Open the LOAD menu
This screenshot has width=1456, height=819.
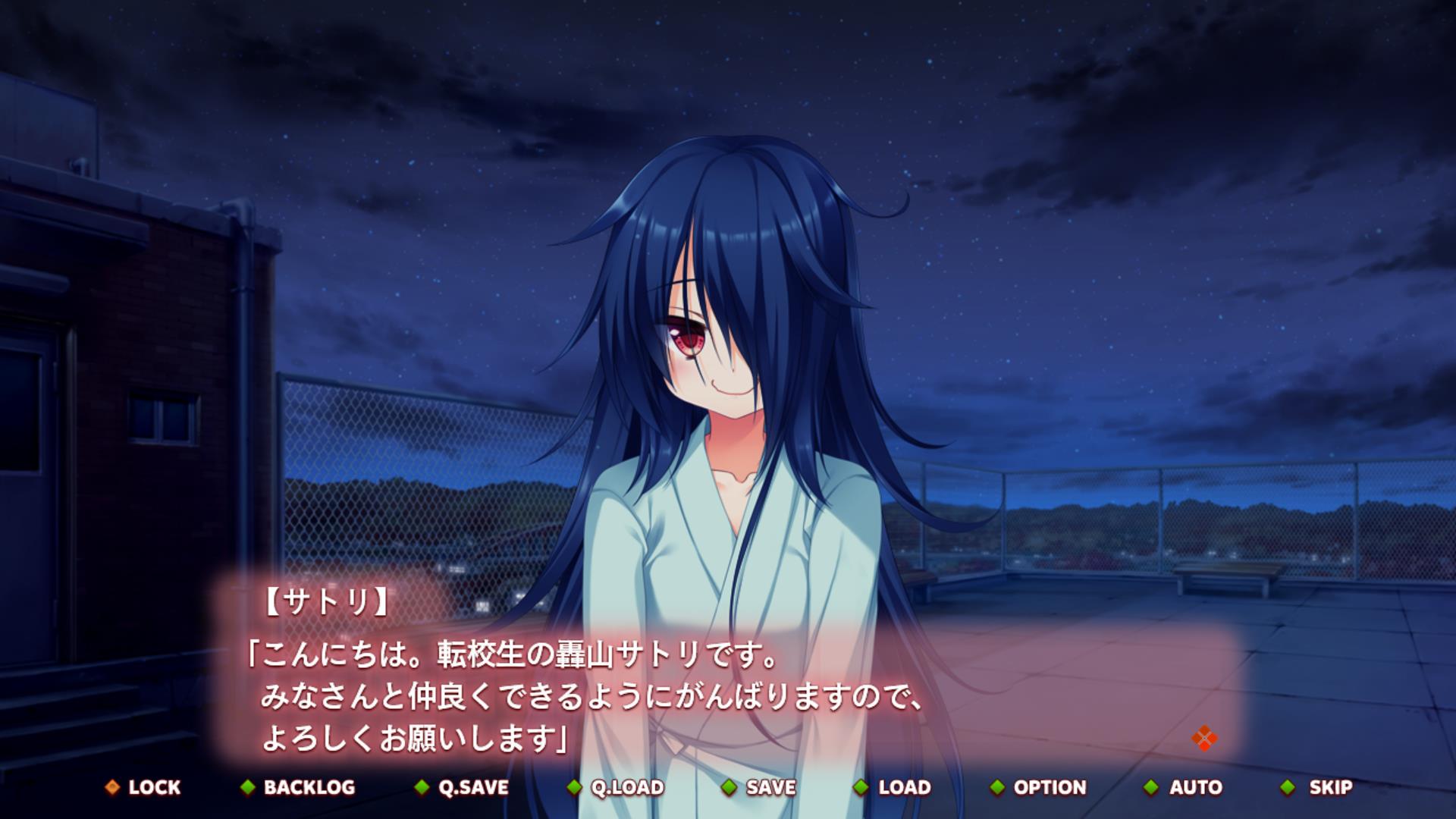click(893, 787)
